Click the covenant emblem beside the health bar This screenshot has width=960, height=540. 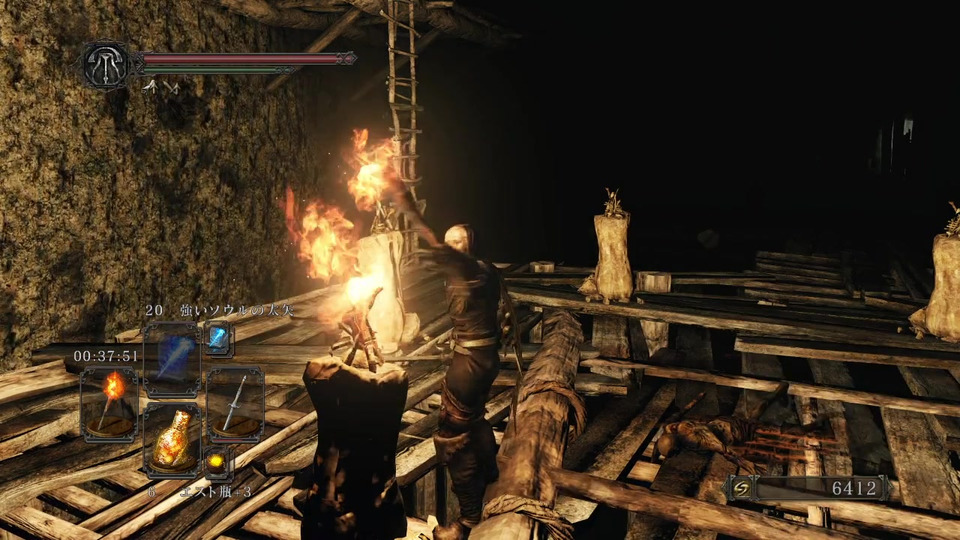point(105,65)
